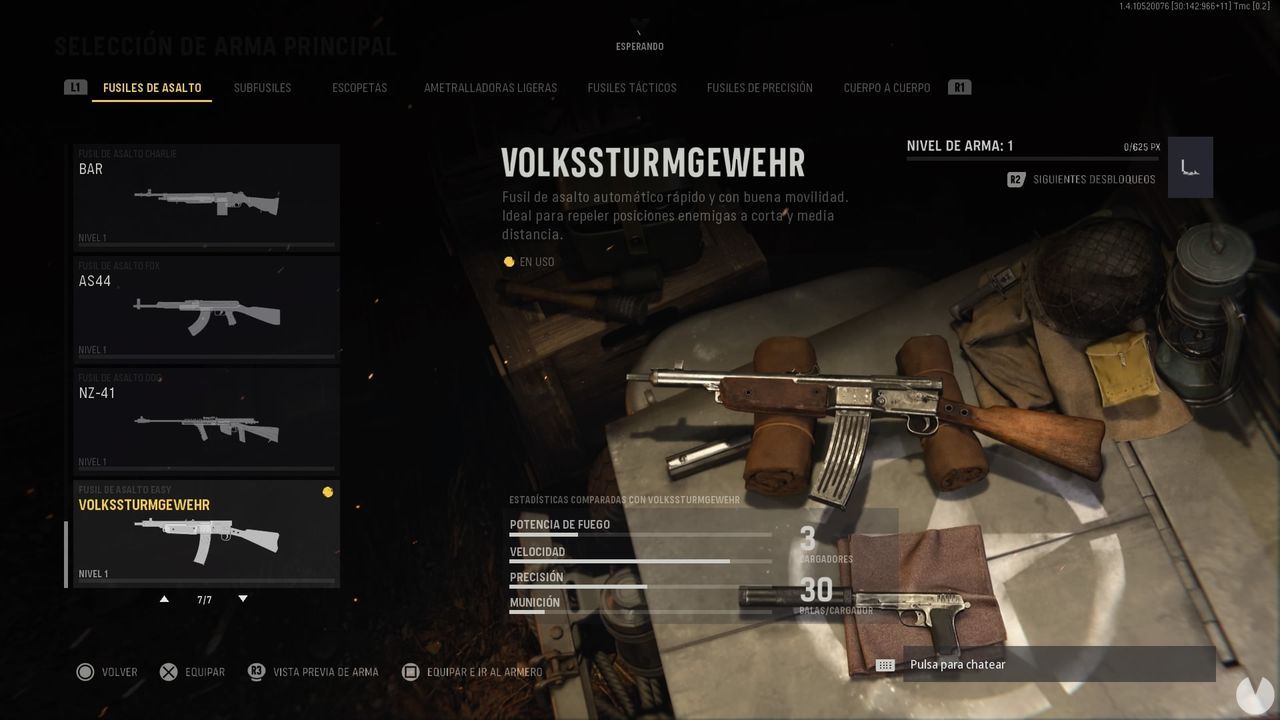1280x720 pixels.
Task: Click the Potencia de Fuego stat bar
Action: [x=640, y=534]
